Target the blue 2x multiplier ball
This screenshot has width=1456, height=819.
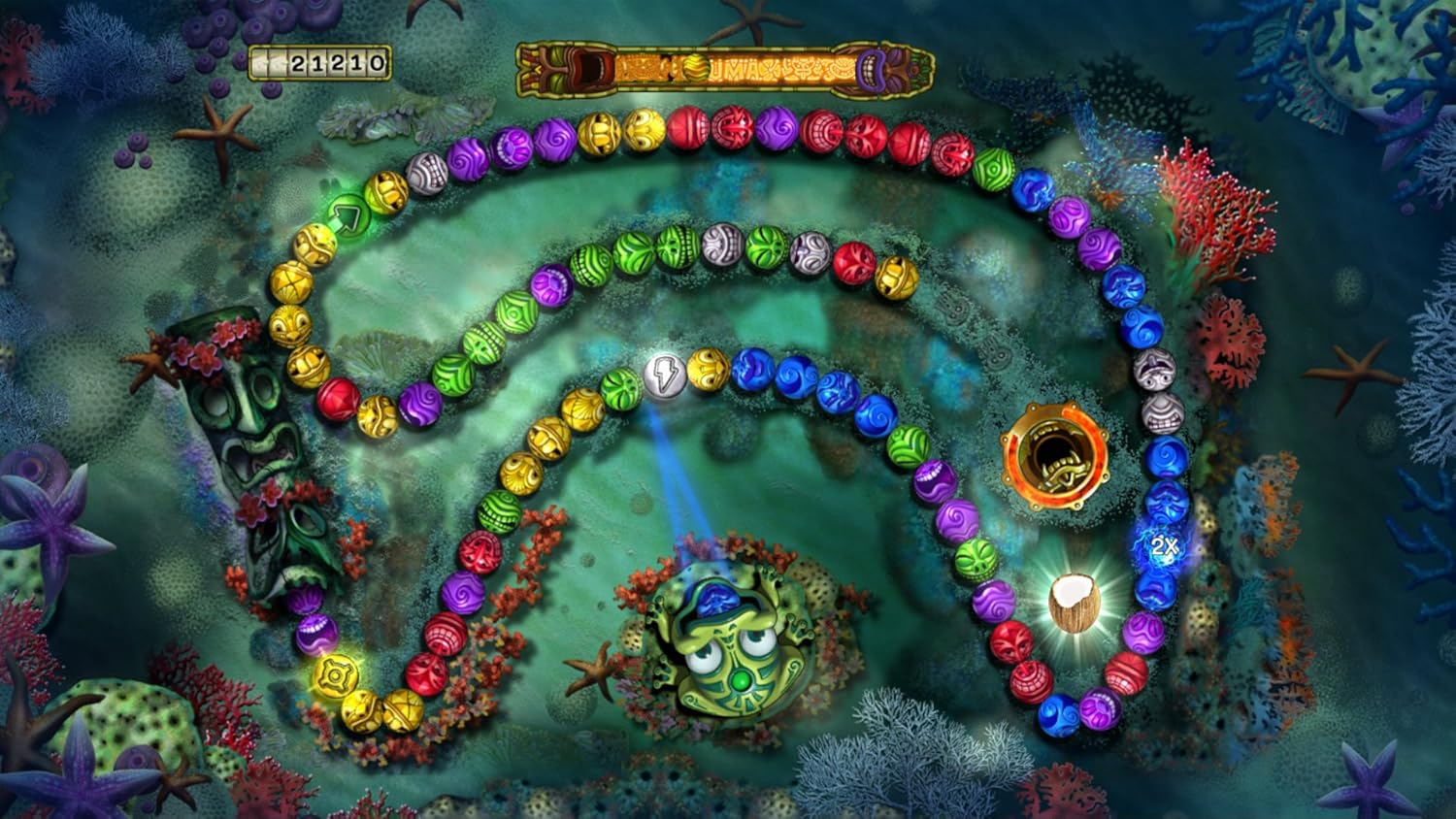click(x=1163, y=546)
